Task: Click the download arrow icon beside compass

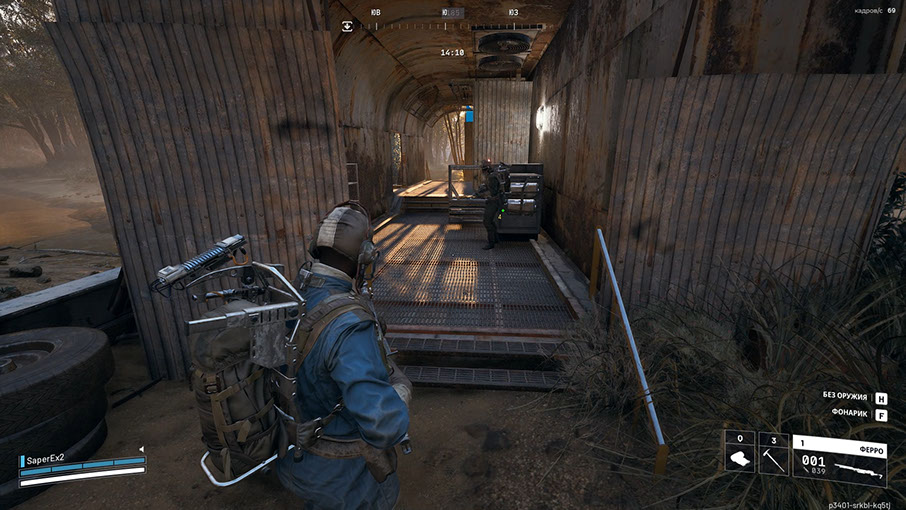Action: pyautogui.click(x=348, y=26)
